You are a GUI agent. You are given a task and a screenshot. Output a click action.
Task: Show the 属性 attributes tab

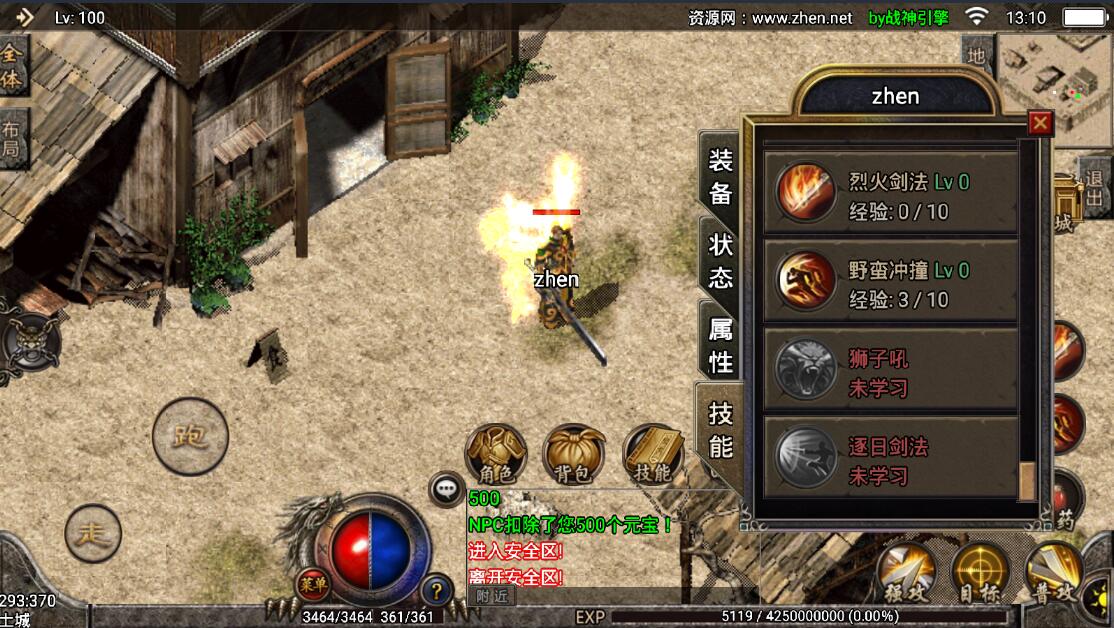[720, 345]
